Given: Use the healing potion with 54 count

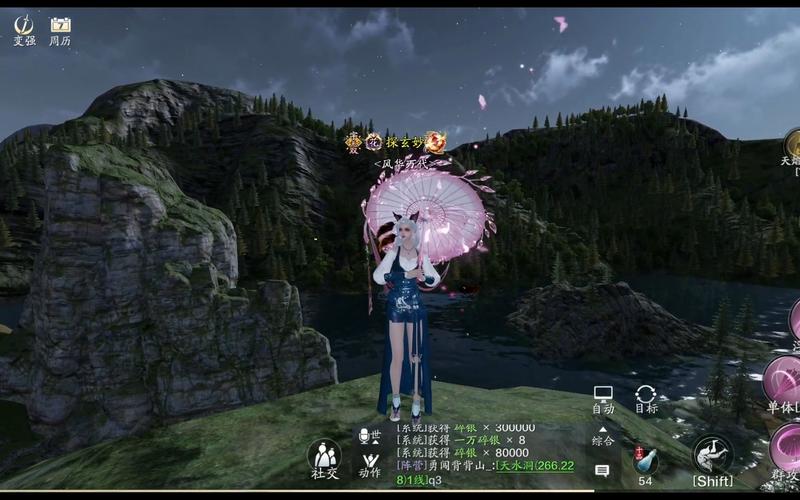Looking at the screenshot, I should [645, 460].
